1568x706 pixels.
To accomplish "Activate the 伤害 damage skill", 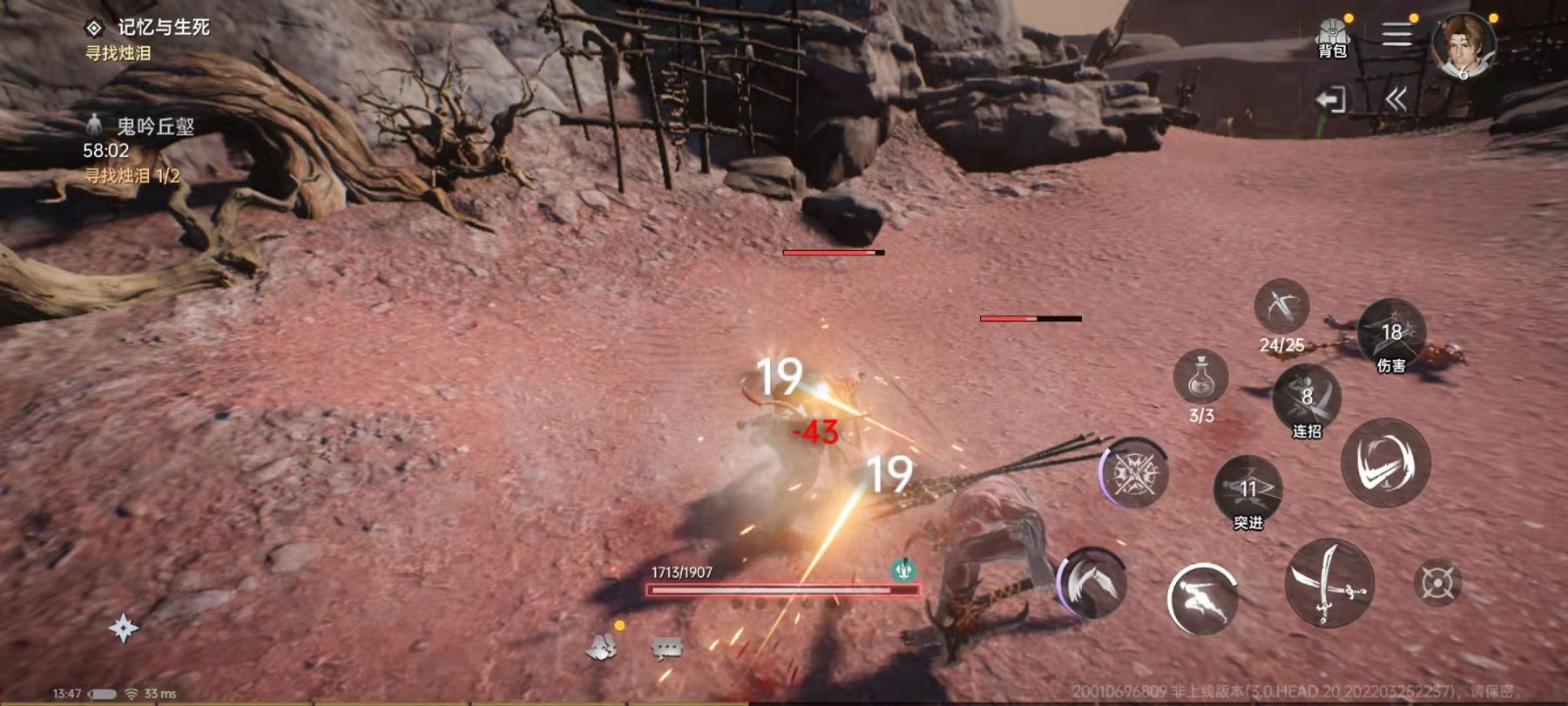I will [x=1391, y=332].
